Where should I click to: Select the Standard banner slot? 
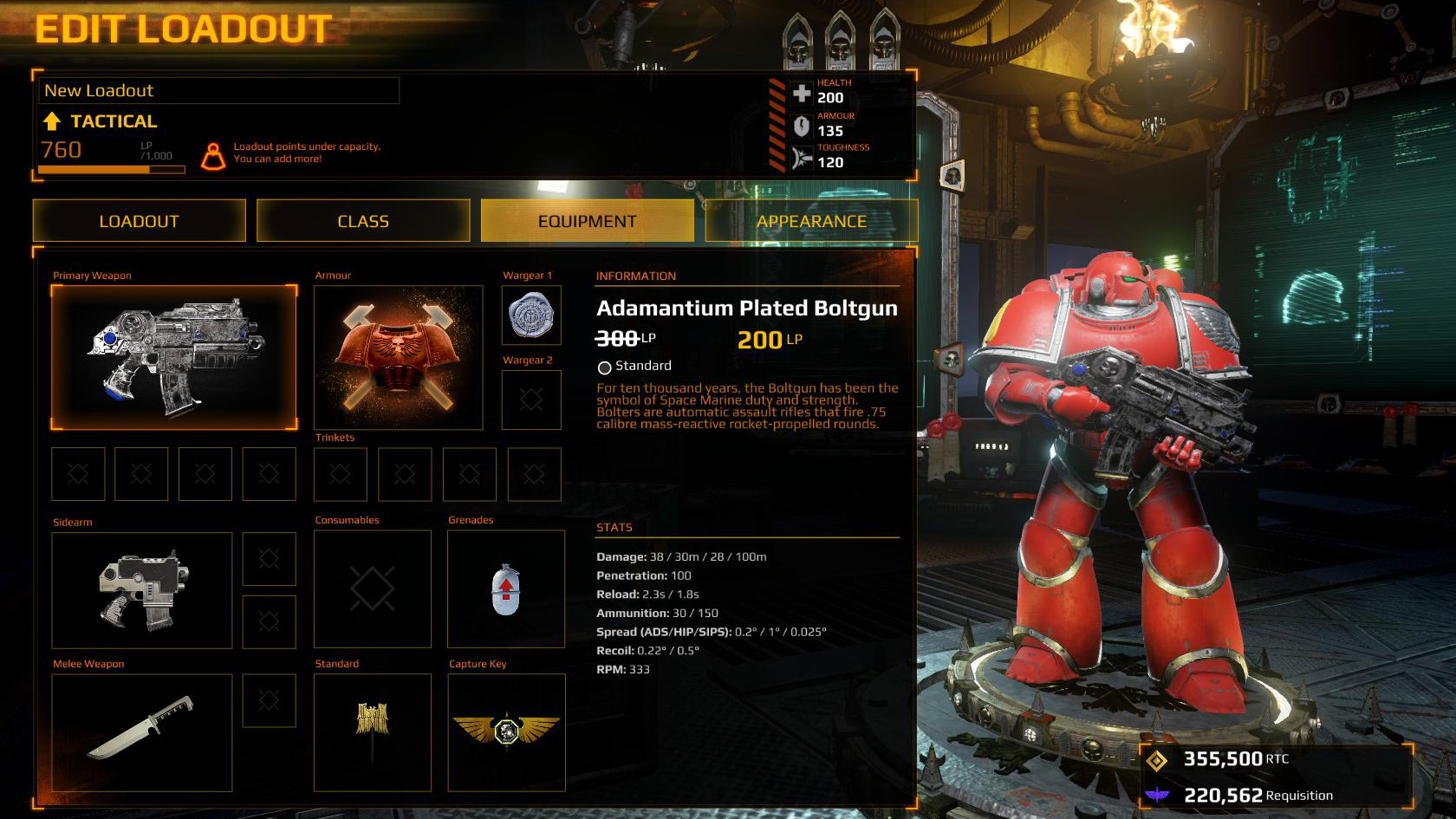pyautogui.click(x=373, y=732)
